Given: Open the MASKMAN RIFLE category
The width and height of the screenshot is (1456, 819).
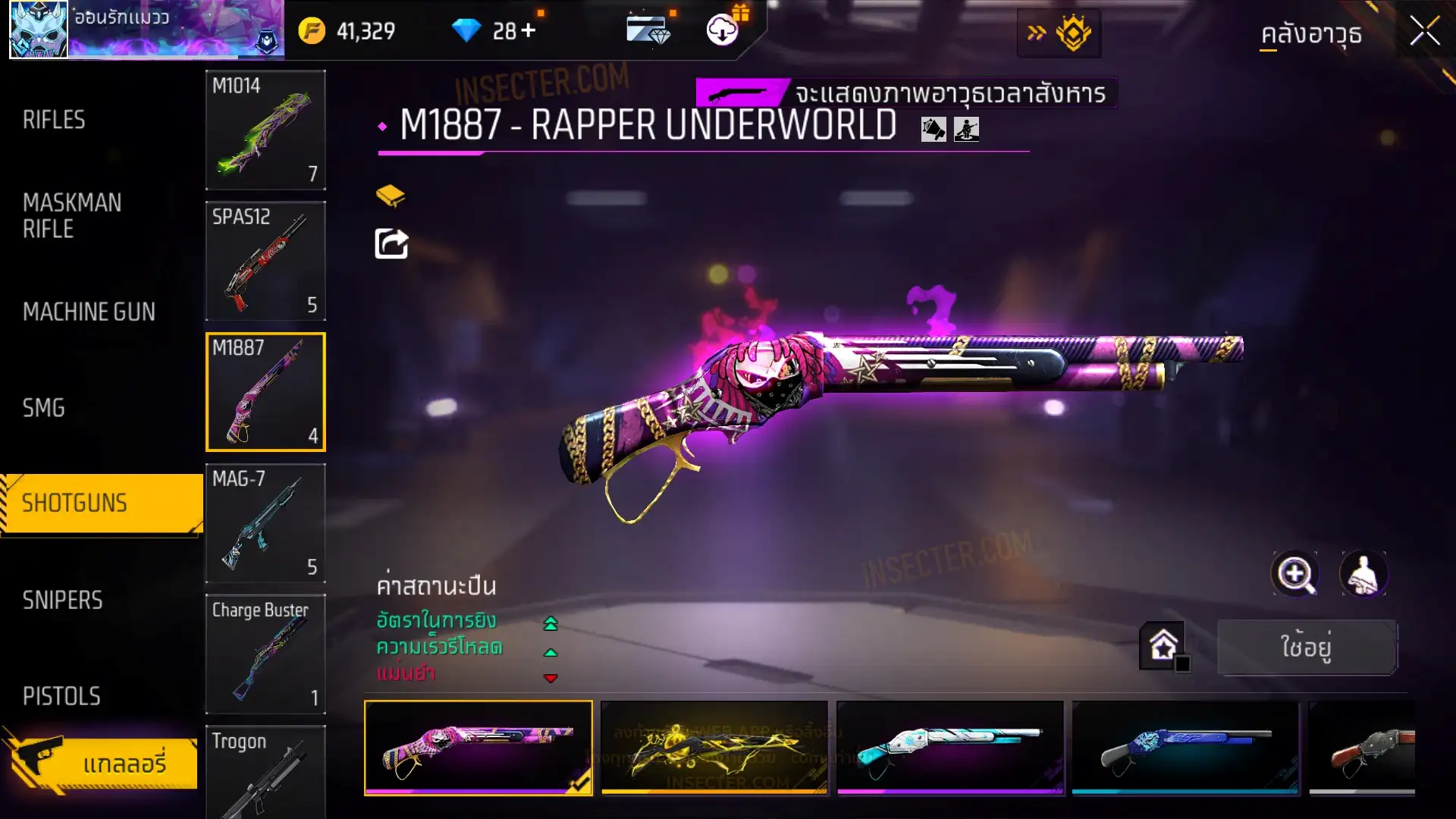Looking at the screenshot, I should click(x=72, y=215).
